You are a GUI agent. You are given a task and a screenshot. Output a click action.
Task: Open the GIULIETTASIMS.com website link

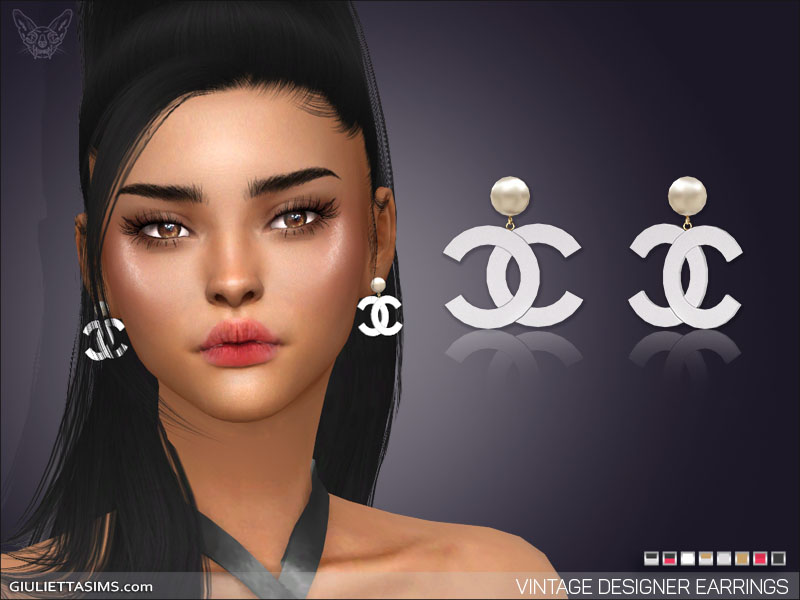tap(82, 586)
